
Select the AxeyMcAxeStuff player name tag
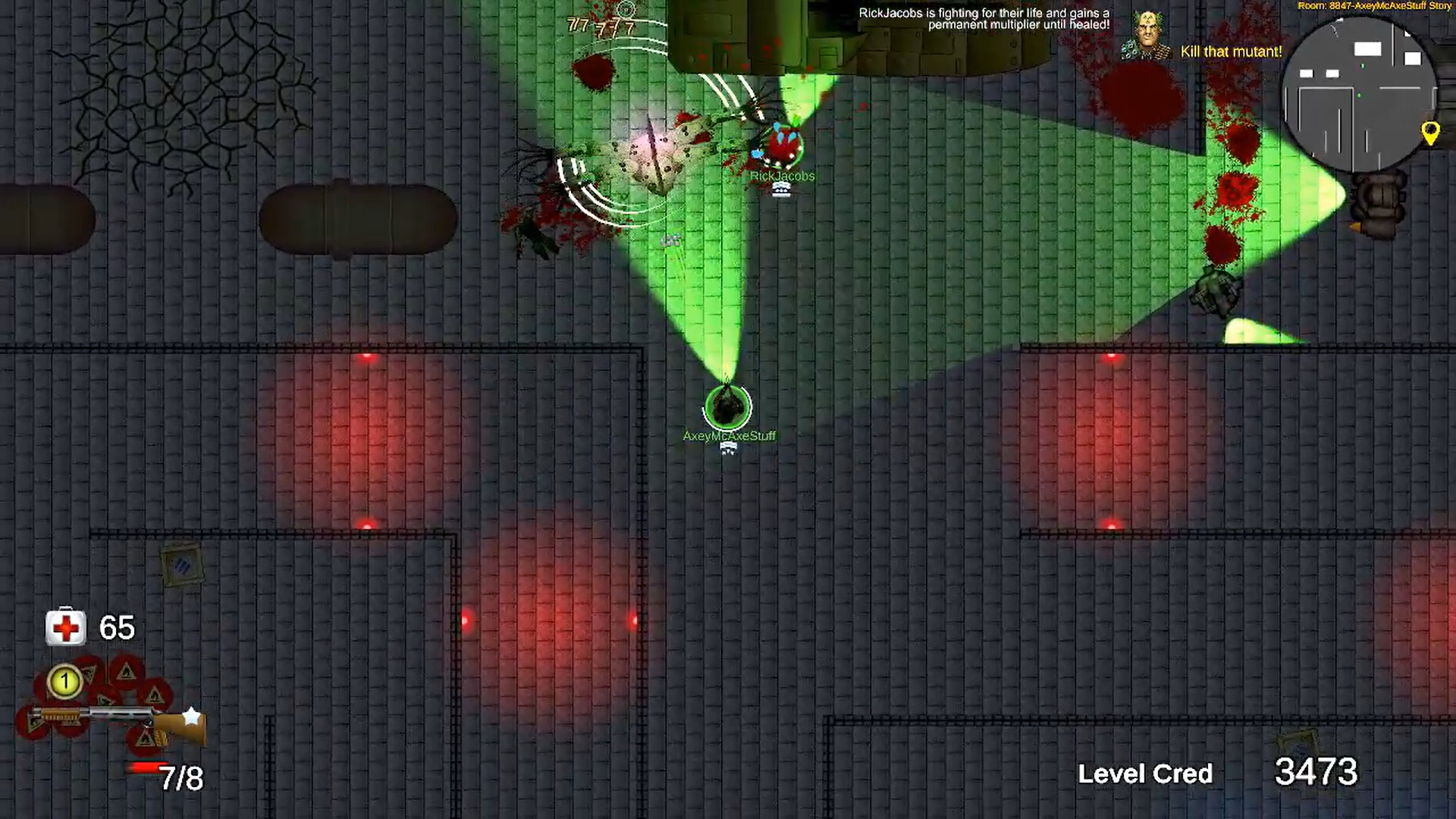pyautogui.click(x=729, y=436)
